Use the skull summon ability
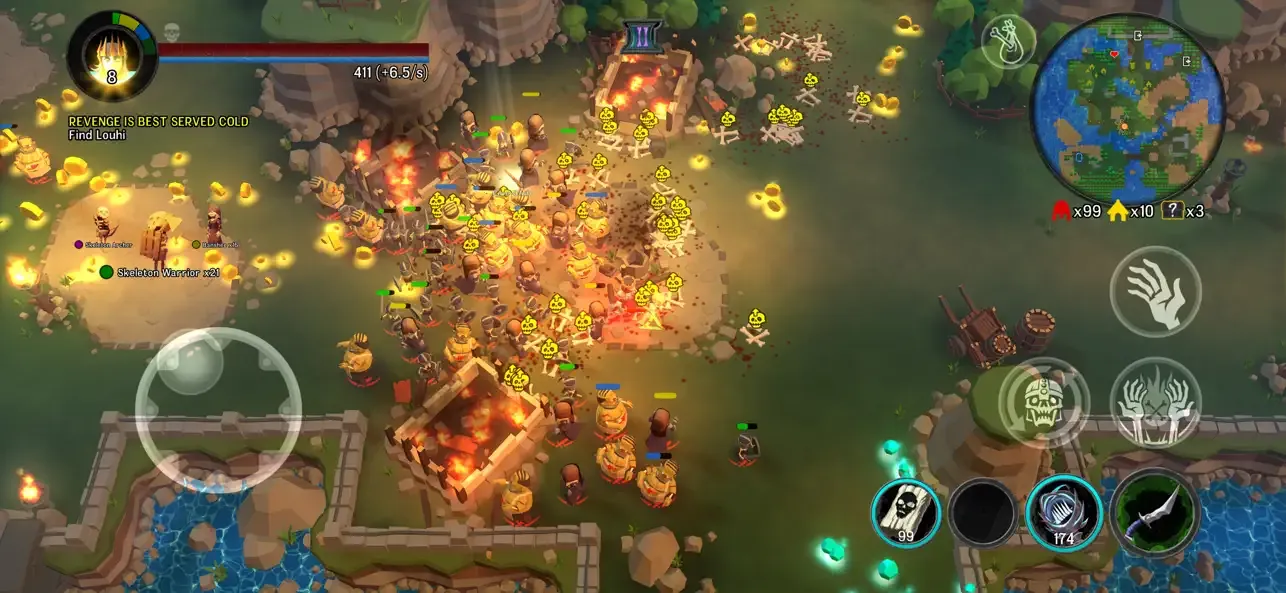 coord(1043,401)
